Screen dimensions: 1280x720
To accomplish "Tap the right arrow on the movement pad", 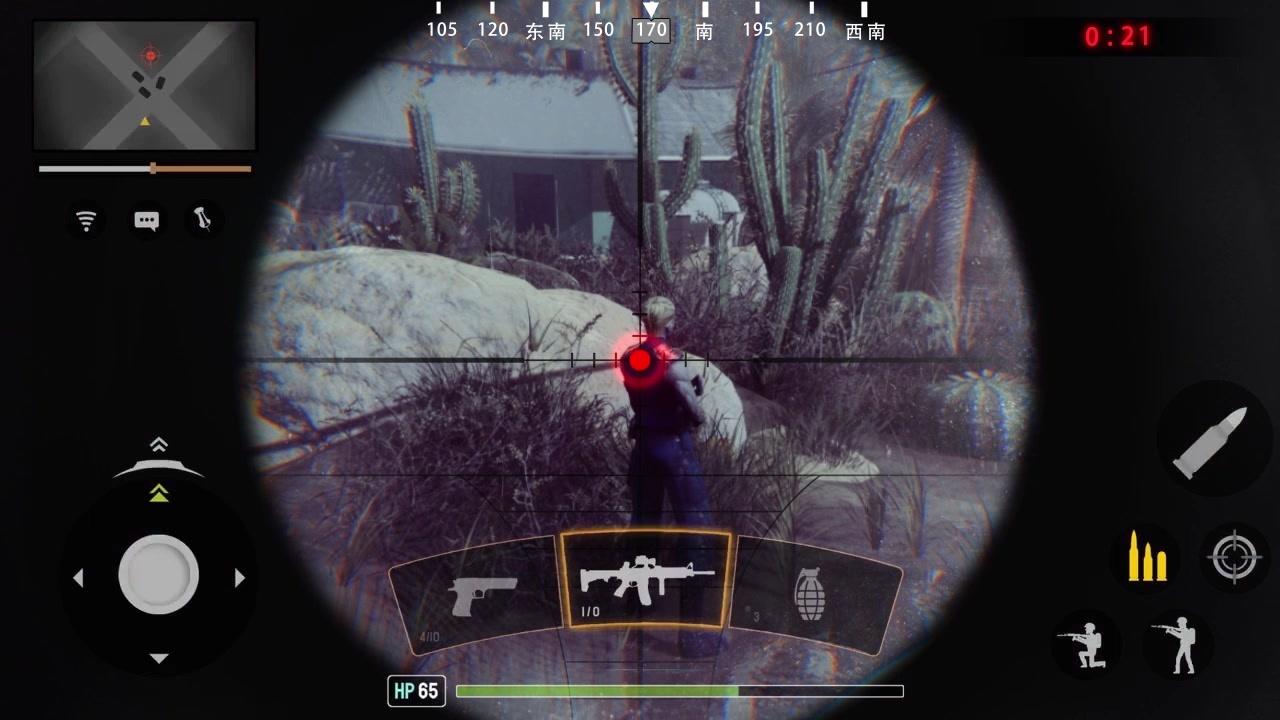I will (240, 577).
